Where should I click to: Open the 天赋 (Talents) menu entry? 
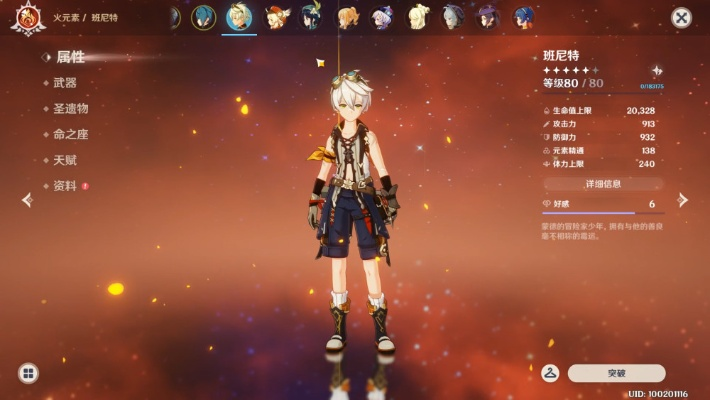(x=64, y=160)
